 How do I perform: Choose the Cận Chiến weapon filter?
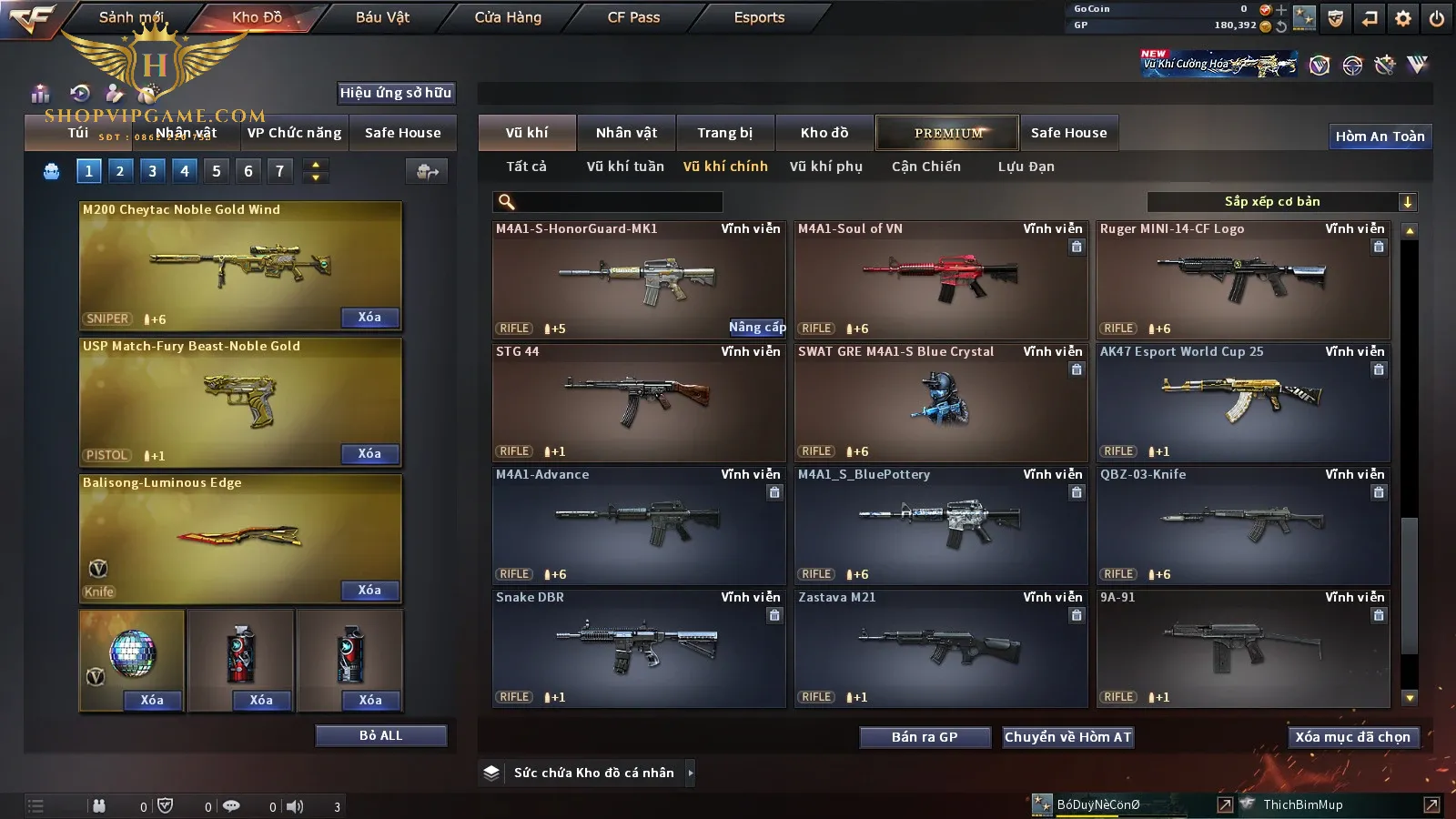point(925,167)
